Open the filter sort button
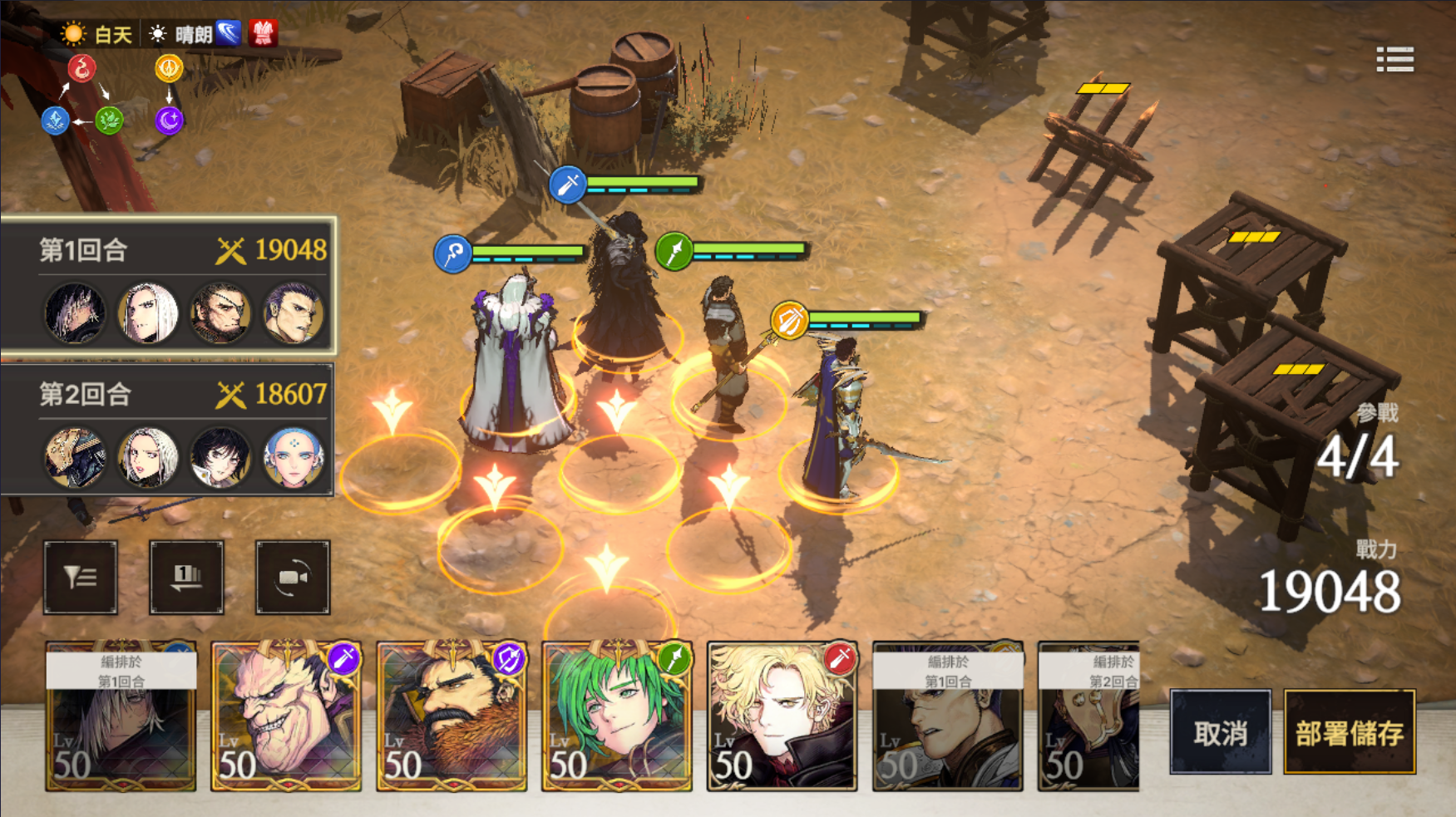The image size is (1456, 817). (x=81, y=577)
